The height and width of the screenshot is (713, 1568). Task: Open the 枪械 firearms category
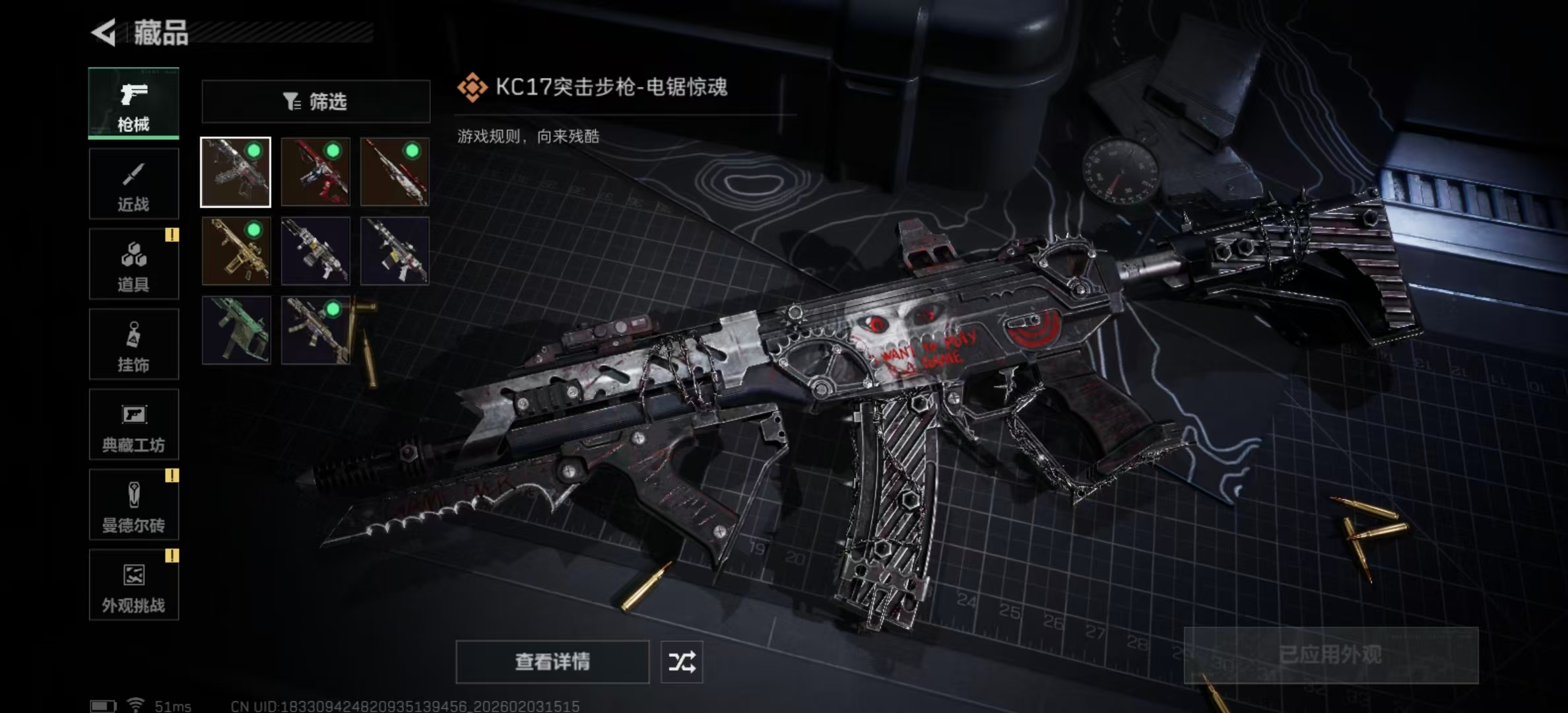133,104
